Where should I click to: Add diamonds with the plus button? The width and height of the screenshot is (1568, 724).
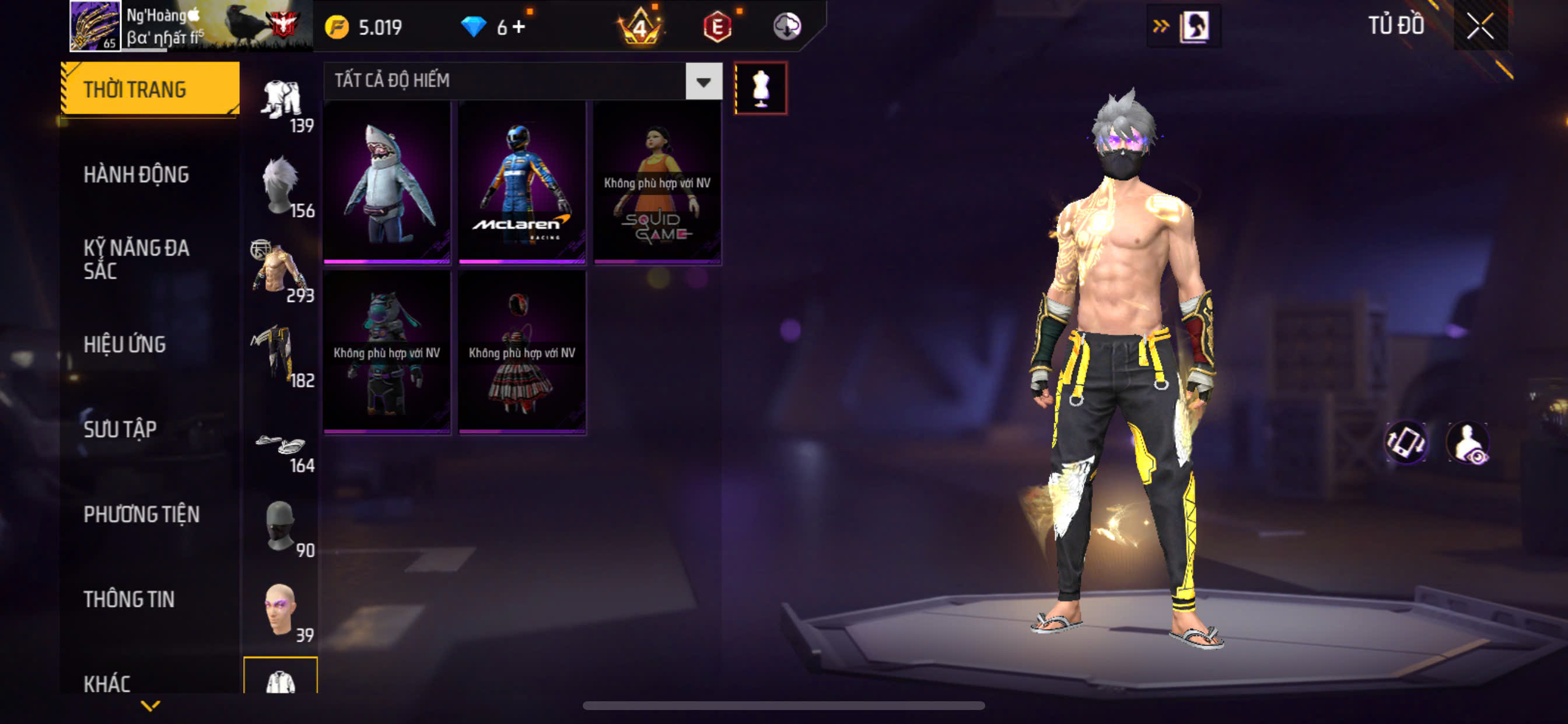click(519, 27)
